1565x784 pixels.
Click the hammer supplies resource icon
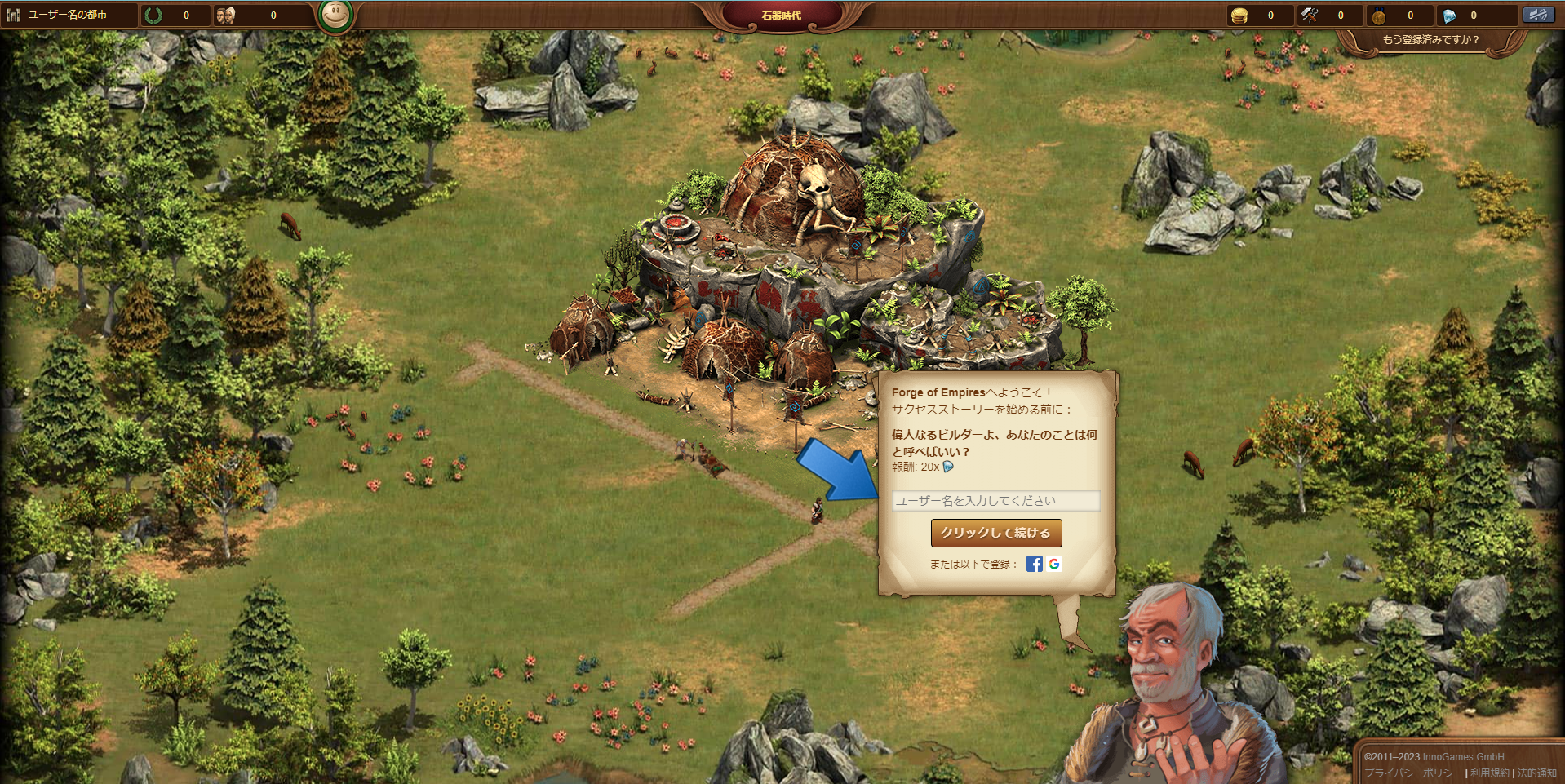(1310, 16)
